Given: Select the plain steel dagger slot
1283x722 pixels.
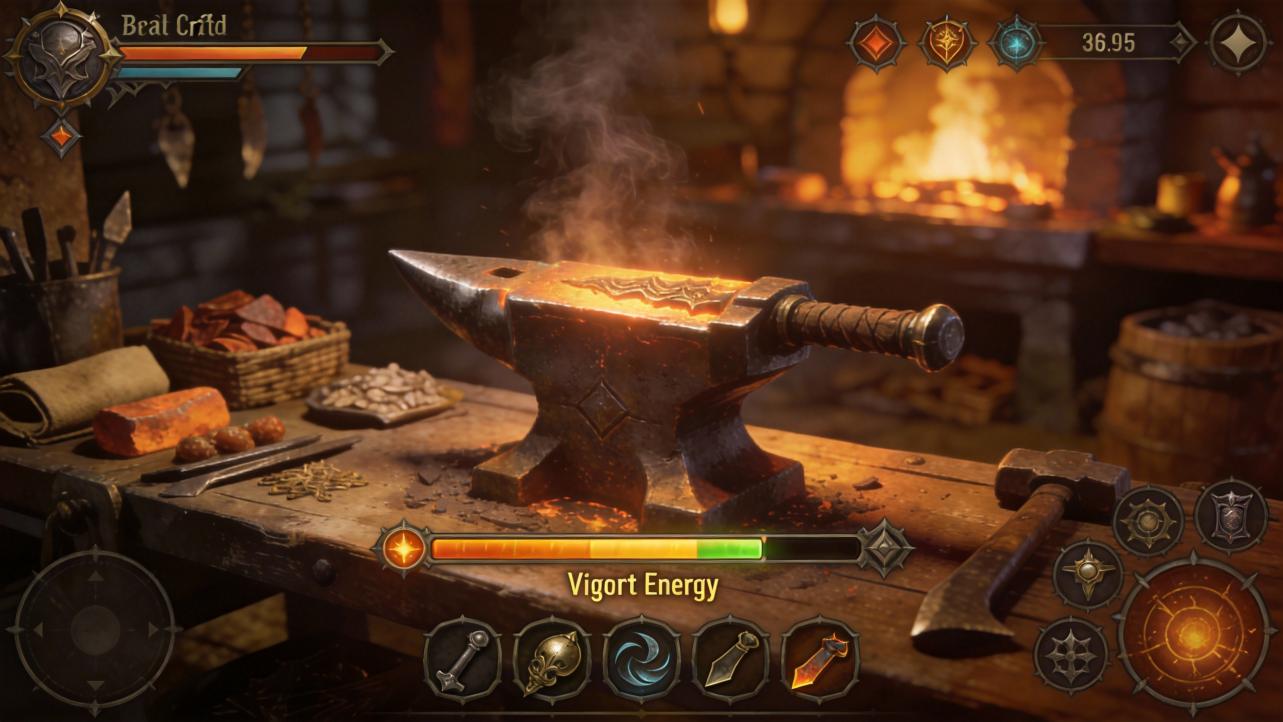Looking at the screenshot, I should pos(730,658).
